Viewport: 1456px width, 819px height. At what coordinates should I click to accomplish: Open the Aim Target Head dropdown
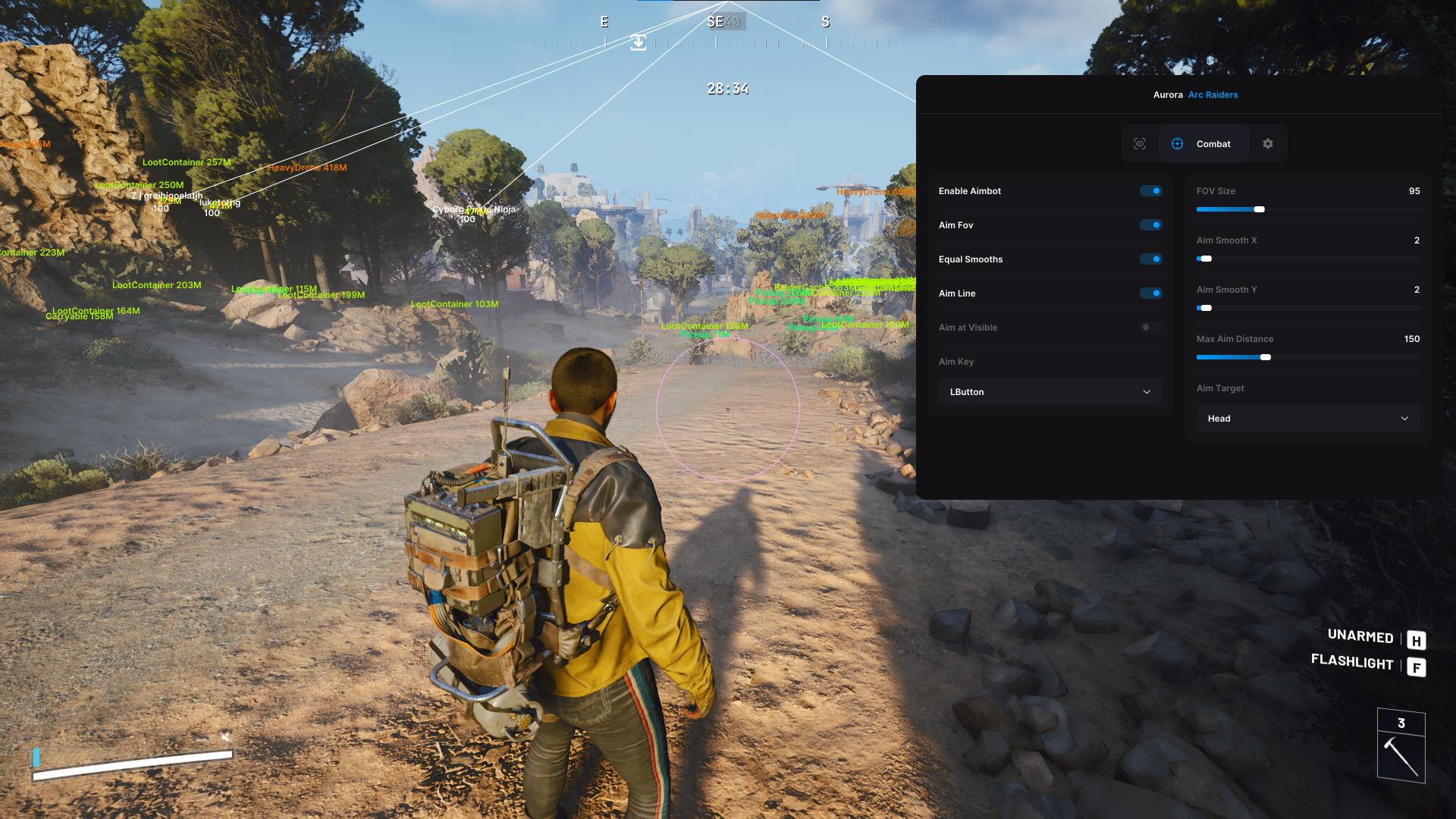tap(1307, 419)
